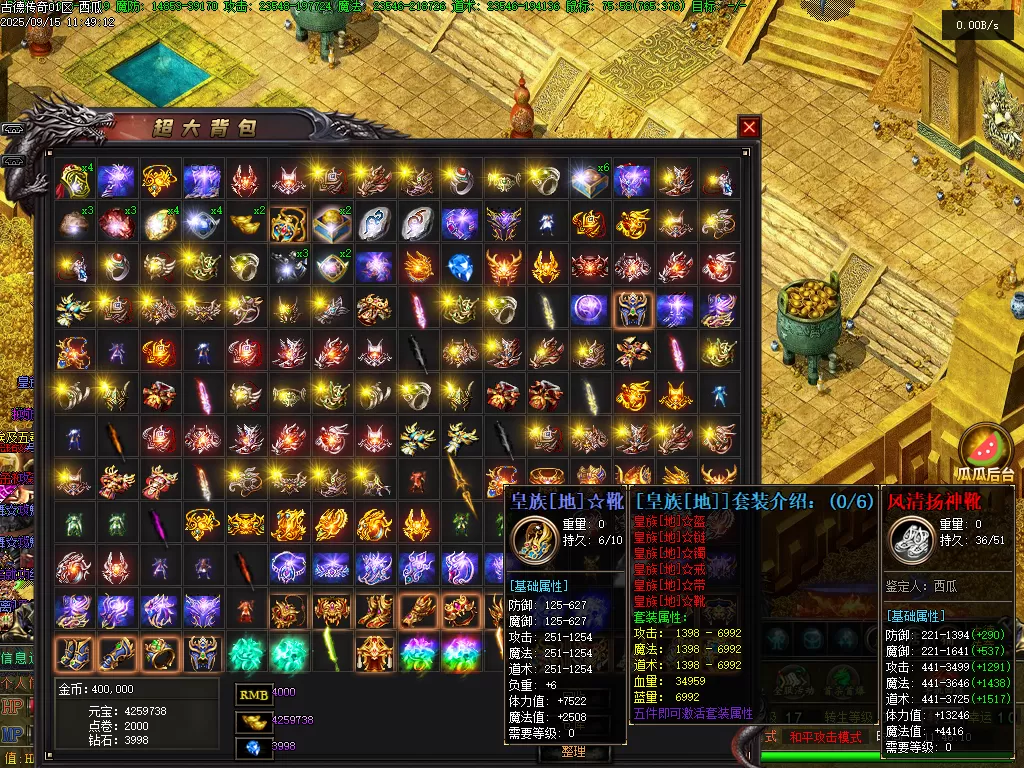Screen dimensions: 1024x768
Task: Select the rainbow lotus item slot
Action: pyautogui.click(x=418, y=653)
